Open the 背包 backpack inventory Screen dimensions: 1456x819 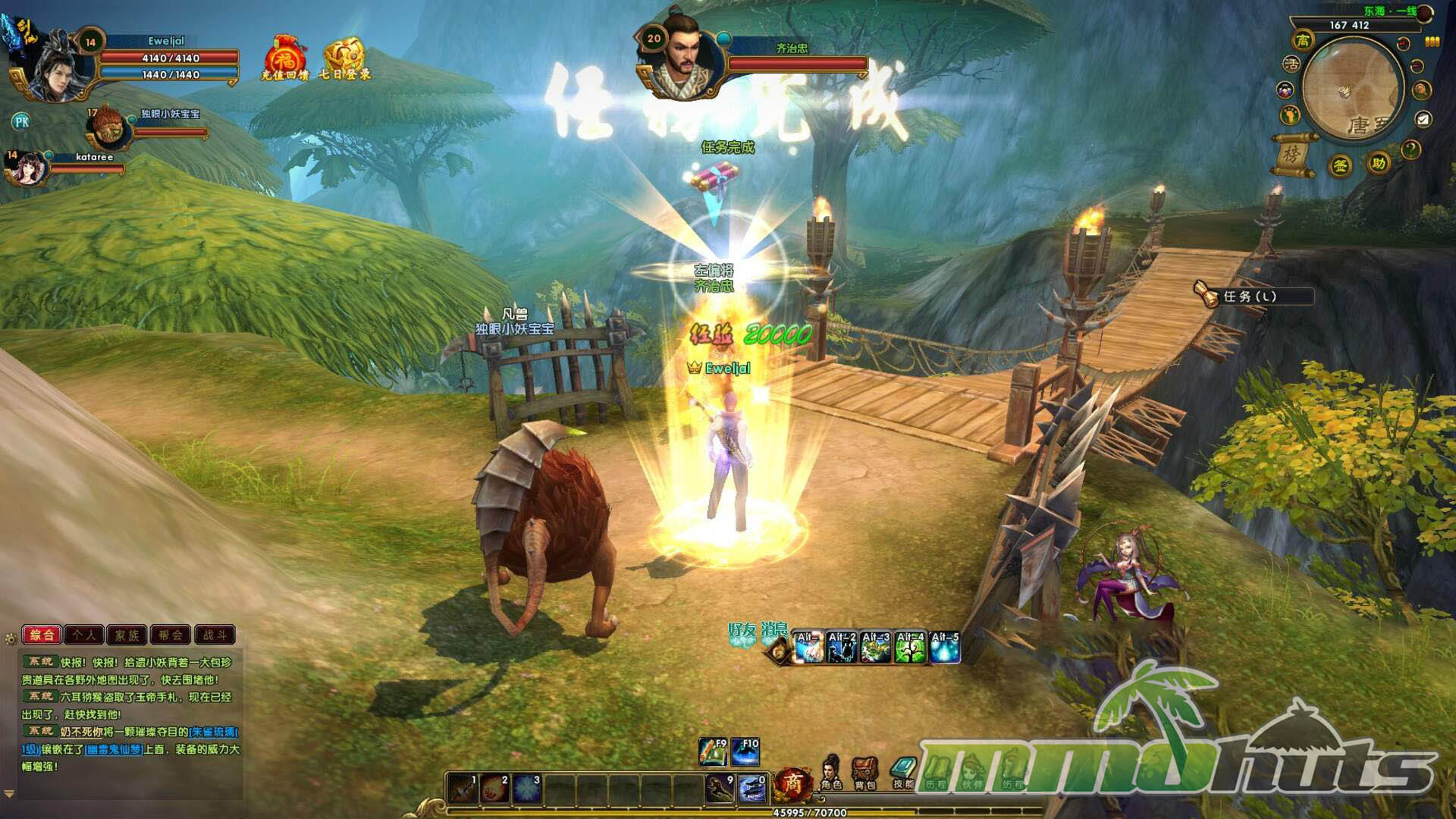(x=864, y=772)
